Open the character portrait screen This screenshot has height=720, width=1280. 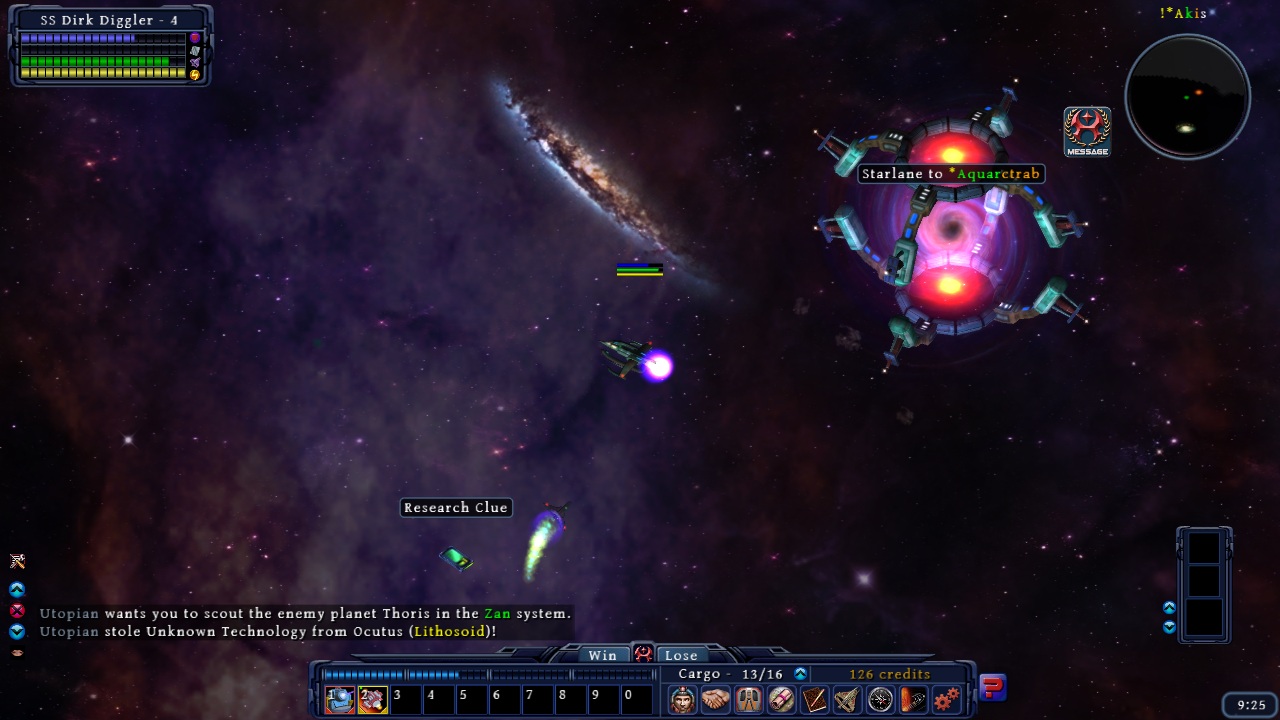click(x=682, y=699)
